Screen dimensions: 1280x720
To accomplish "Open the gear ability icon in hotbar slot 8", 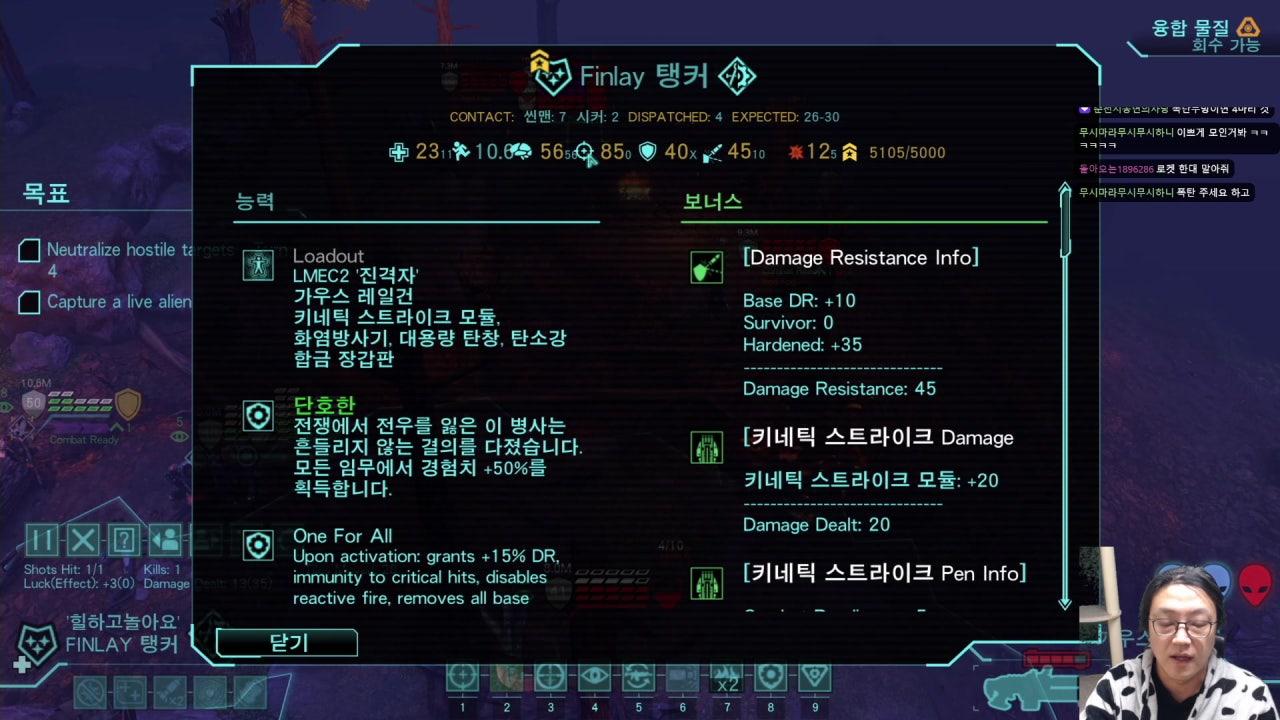I will [x=769, y=677].
